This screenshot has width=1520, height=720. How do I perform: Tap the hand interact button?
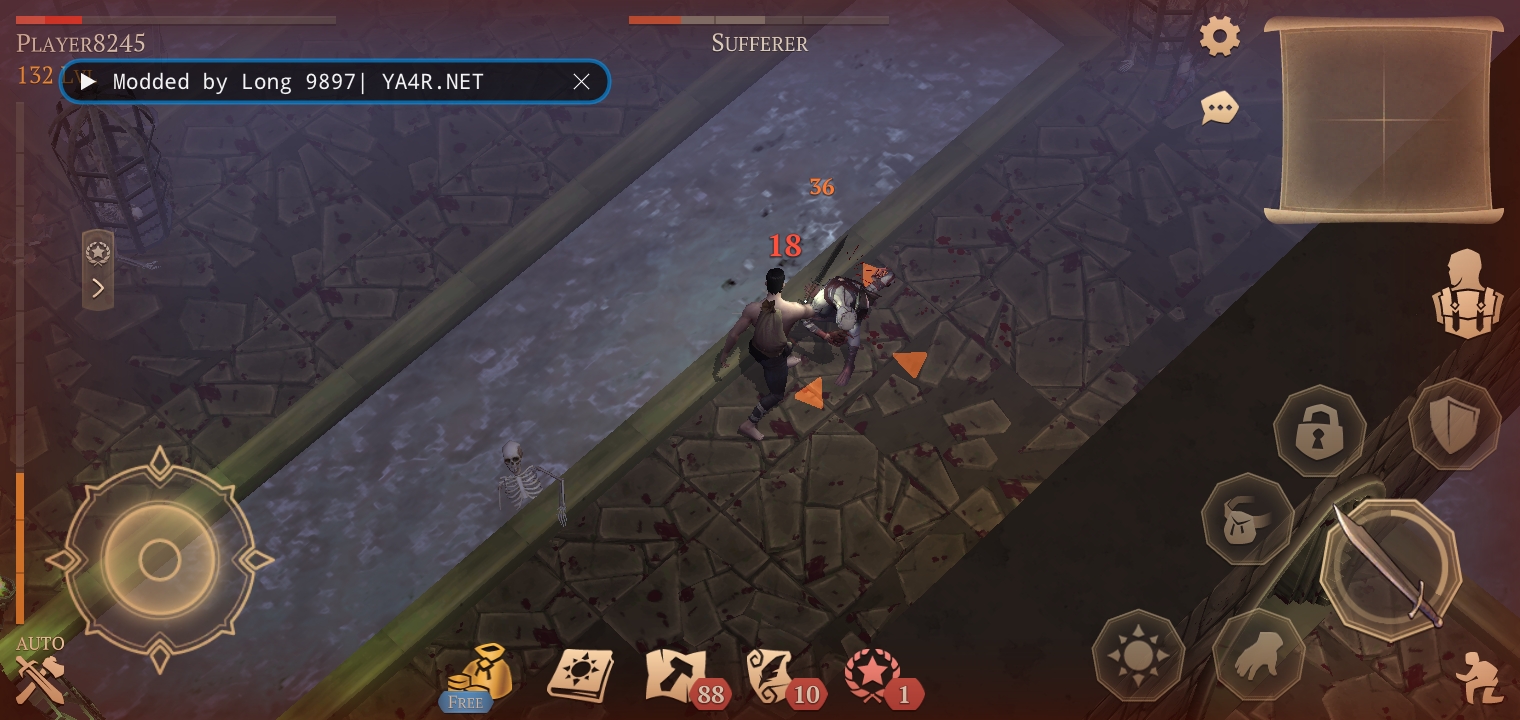pyautogui.click(x=1258, y=655)
